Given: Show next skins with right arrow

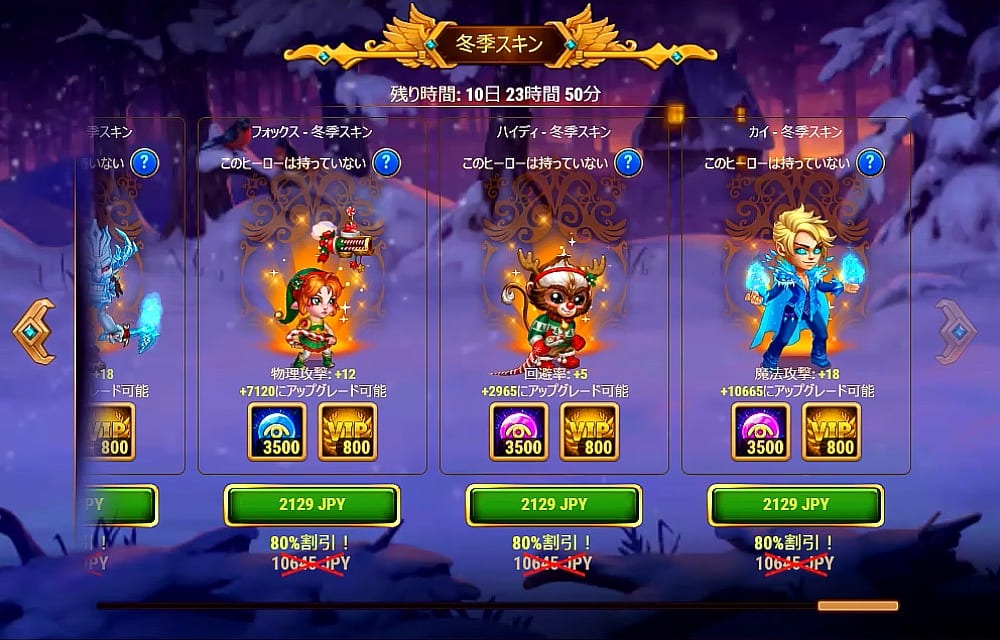Looking at the screenshot, I should click(x=957, y=332).
